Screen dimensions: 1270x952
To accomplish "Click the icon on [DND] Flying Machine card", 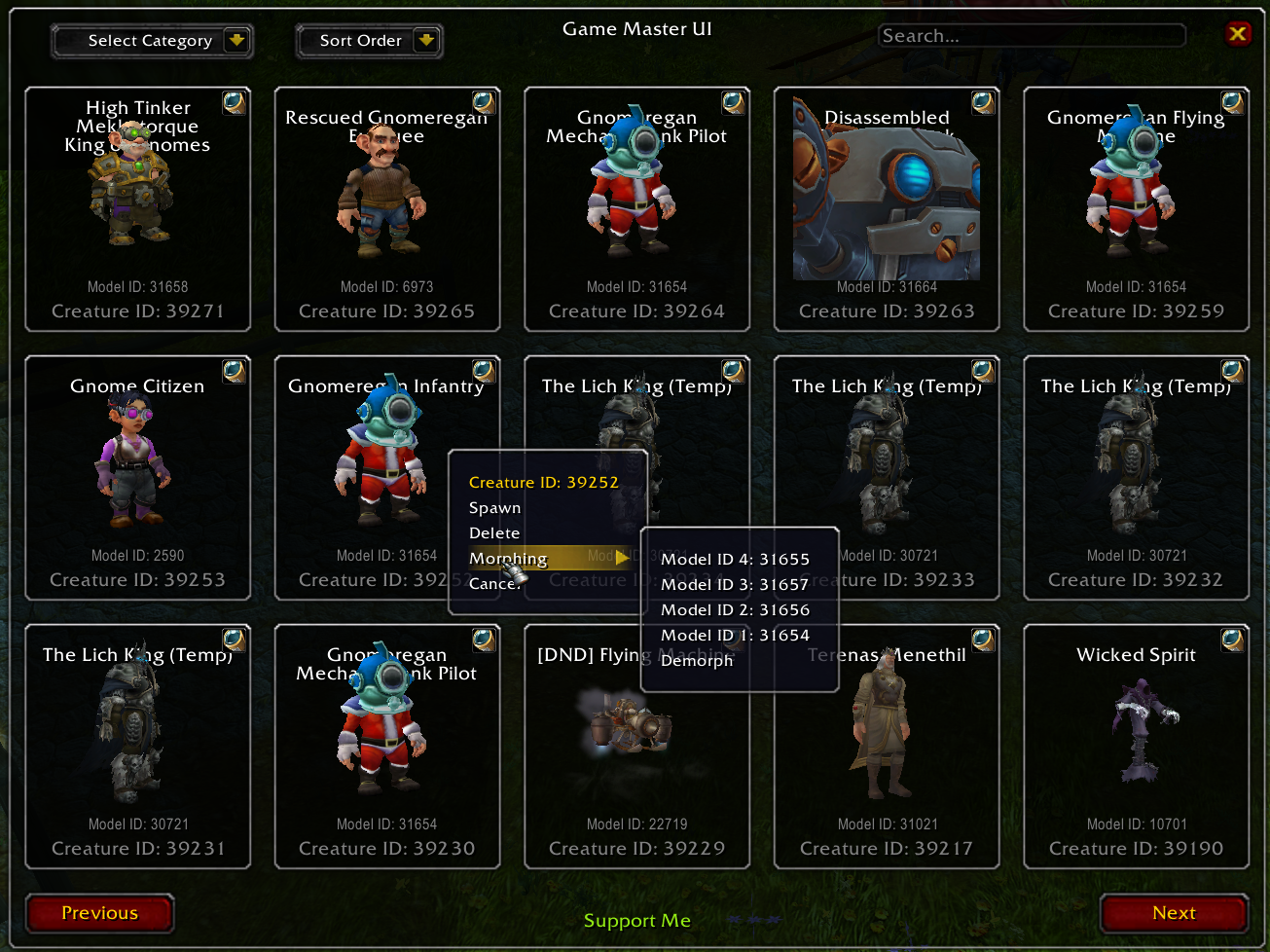I will click(x=733, y=639).
